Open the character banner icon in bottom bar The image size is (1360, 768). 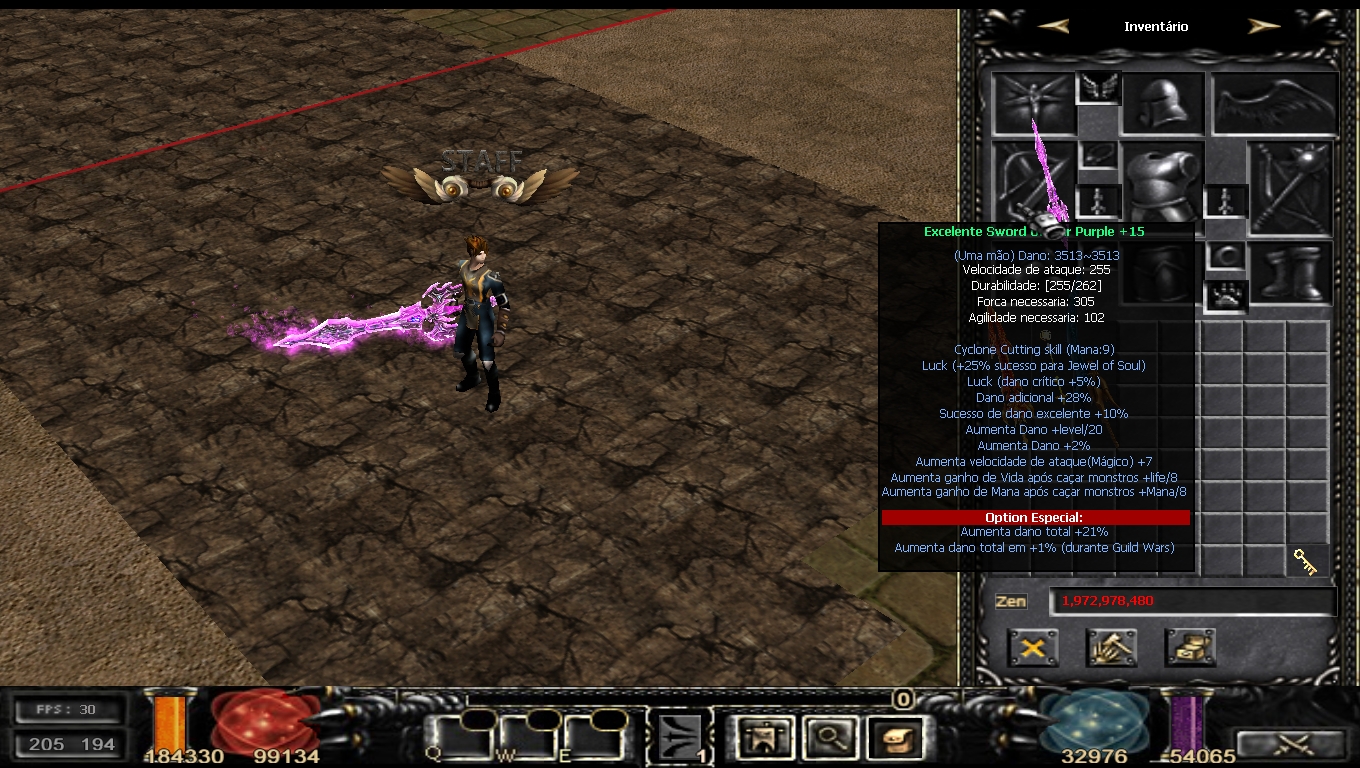[x=766, y=739]
